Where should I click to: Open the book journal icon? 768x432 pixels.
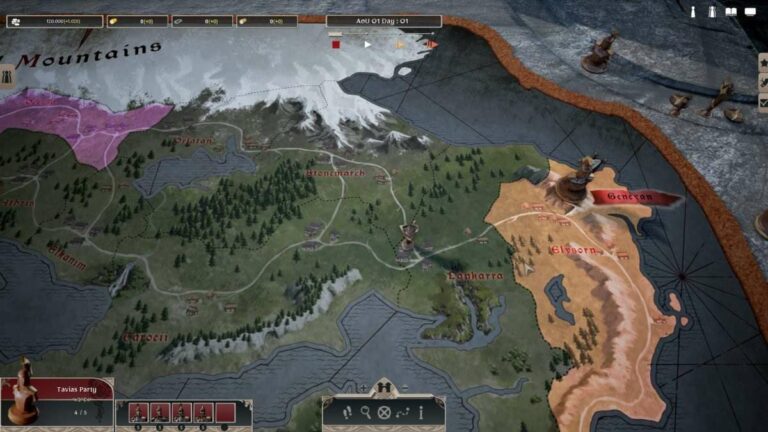coord(731,11)
